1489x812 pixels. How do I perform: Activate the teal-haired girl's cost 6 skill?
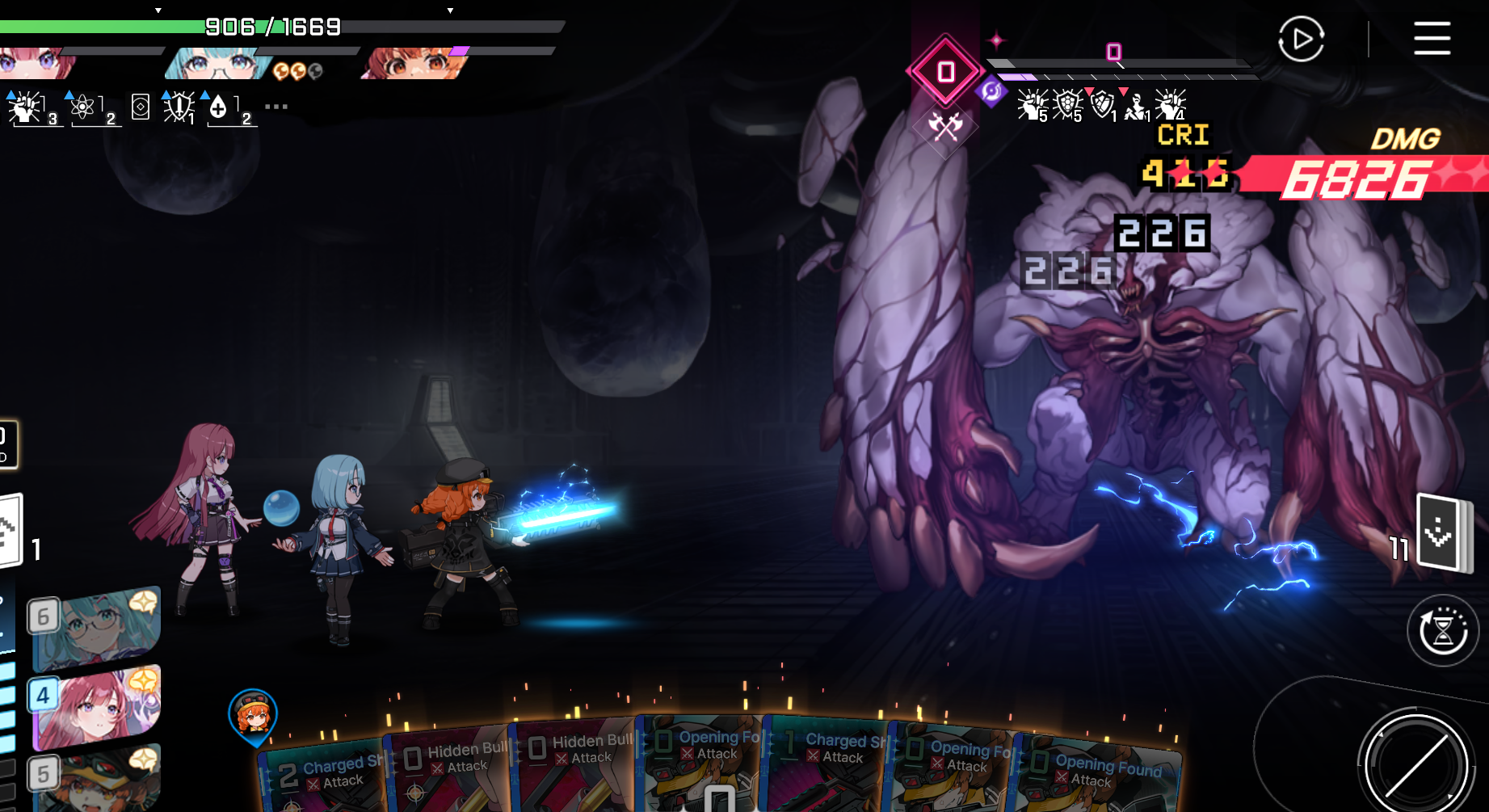point(97,626)
